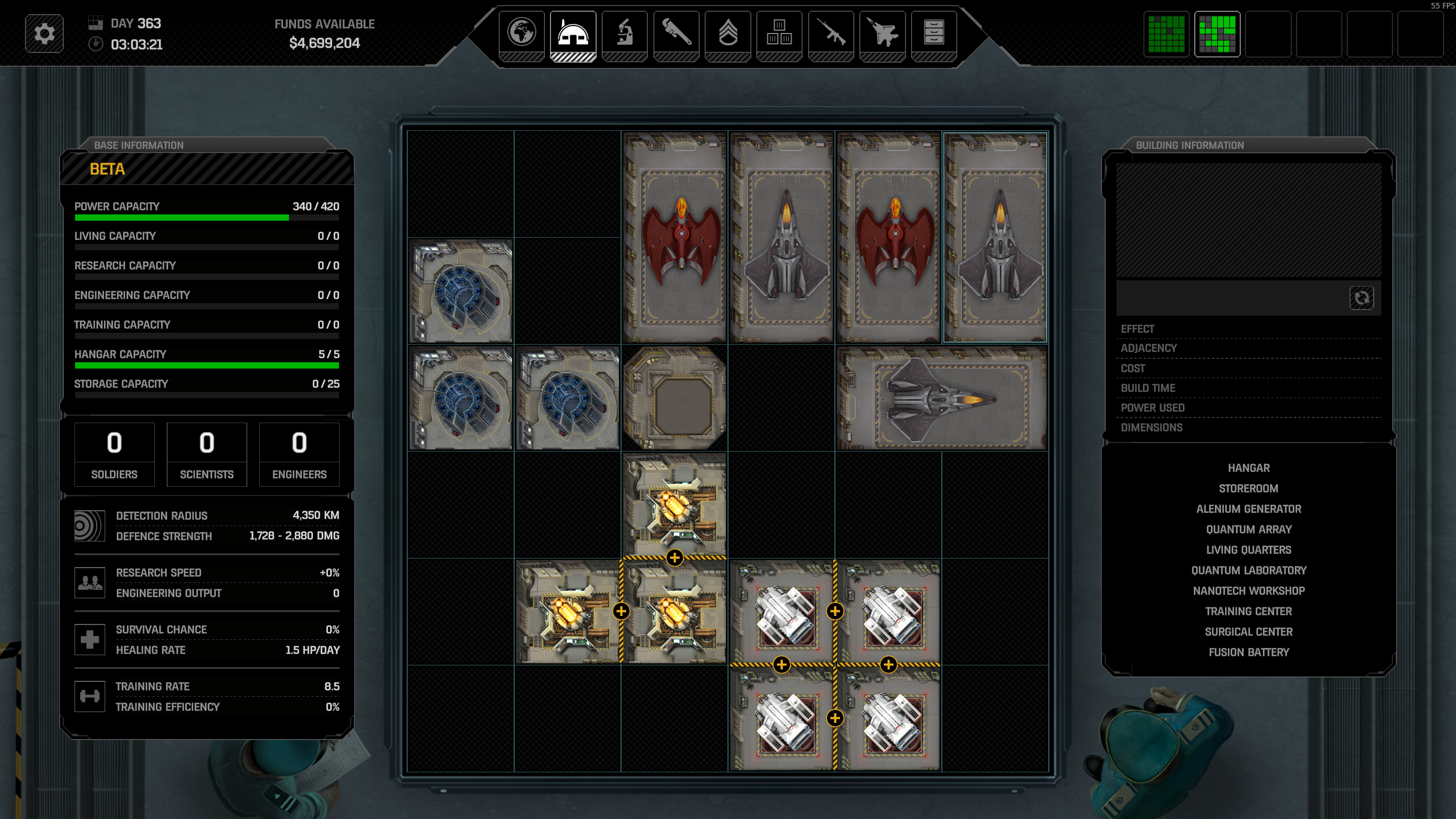Select Quantum Array to build
The height and width of the screenshot is (819, 1456).
pyautogui.click(x=1248, y=530)
